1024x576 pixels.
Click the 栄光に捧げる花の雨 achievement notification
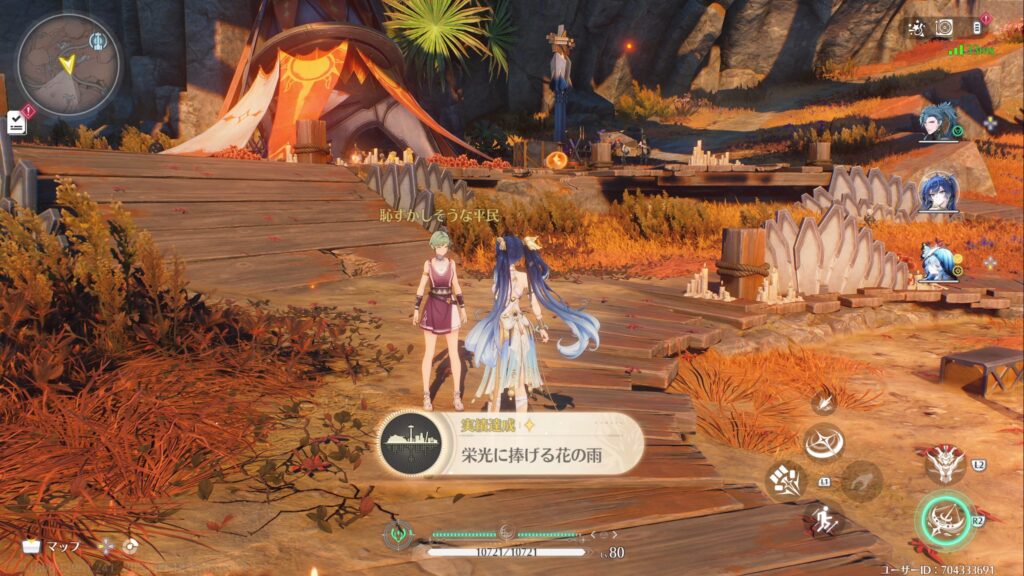point(510,444)
